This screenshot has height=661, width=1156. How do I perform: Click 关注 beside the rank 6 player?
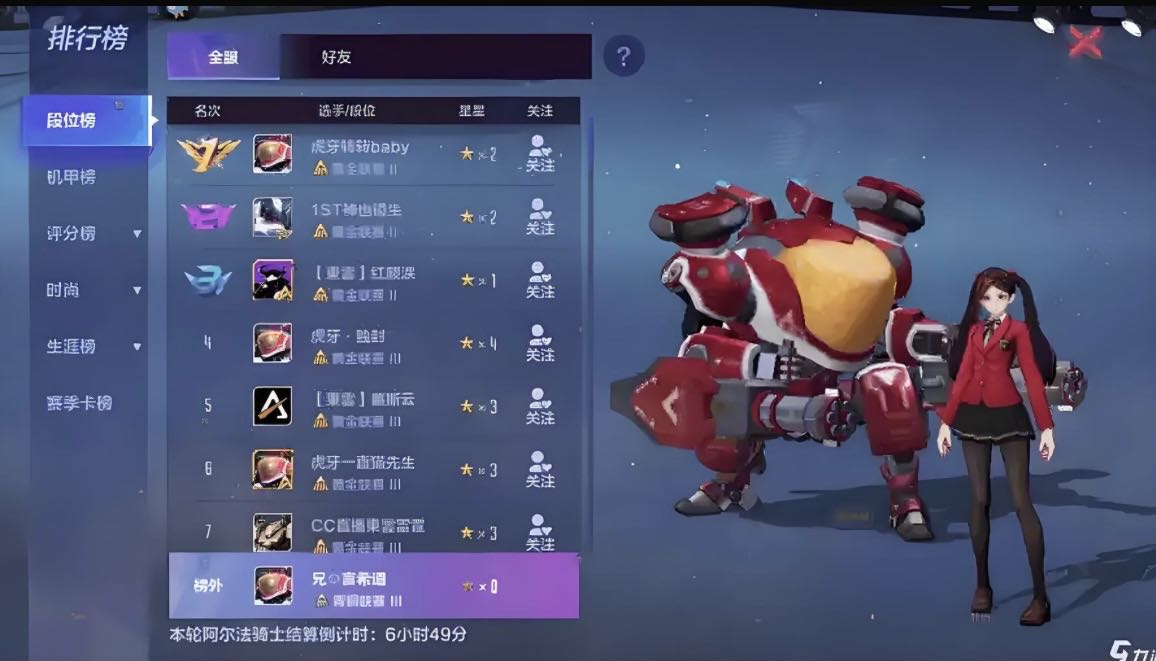[x=540, y=470]
